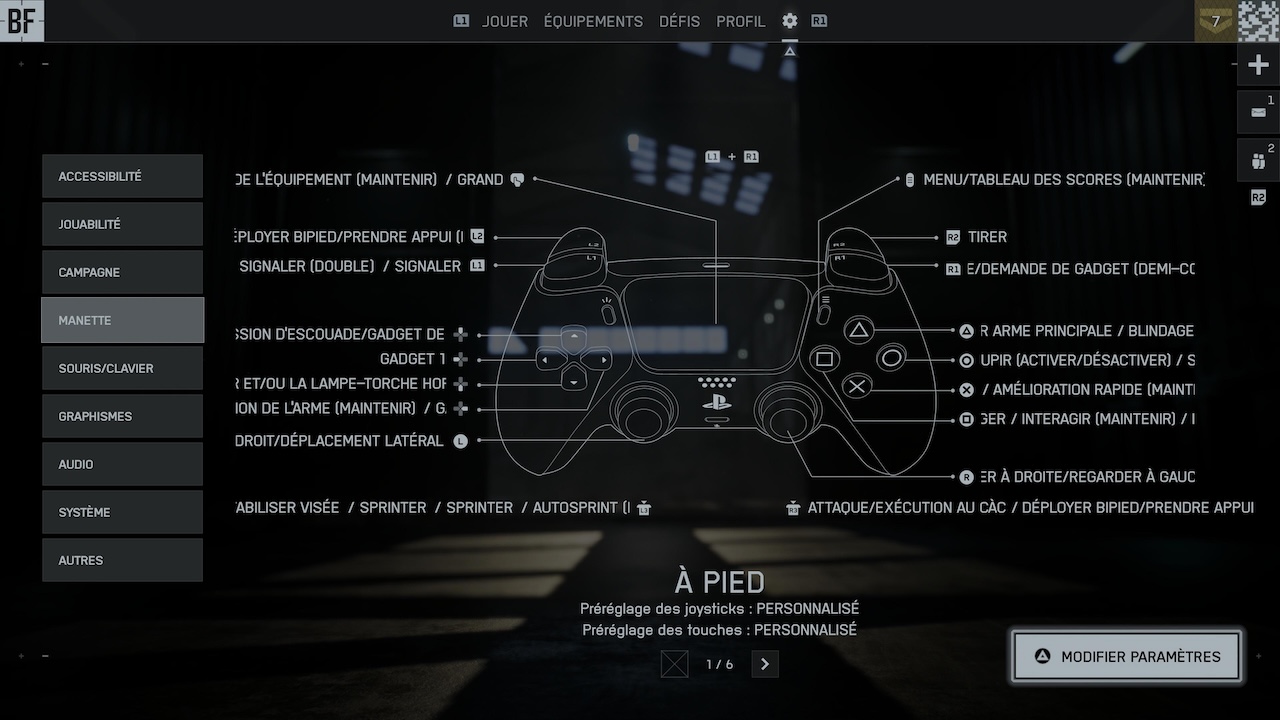Select the gear settings icon
Screen dimensions: 1280x720
790,21
